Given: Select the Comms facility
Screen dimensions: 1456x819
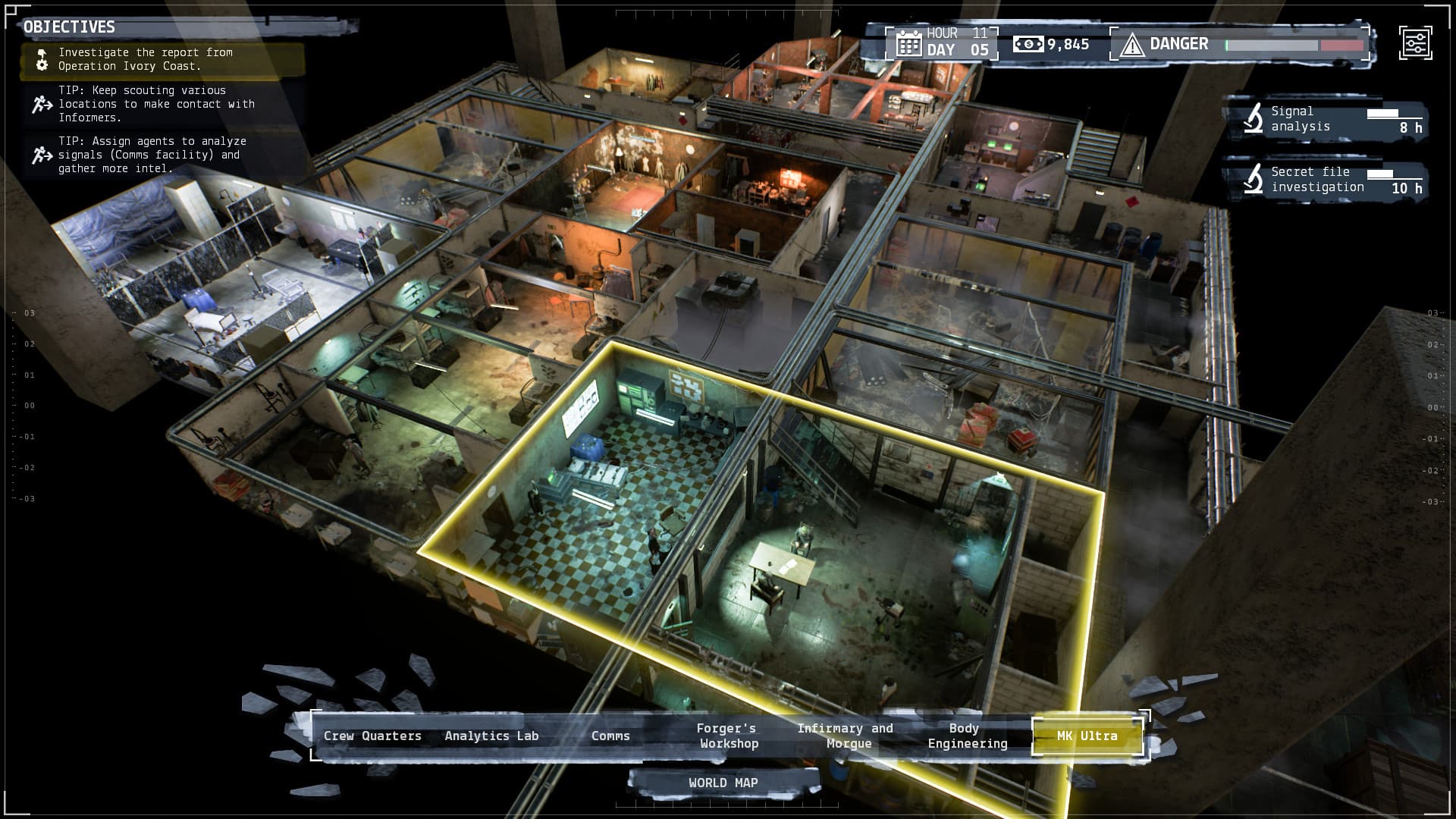Looking at the screenshot, I should click(611, 736).
